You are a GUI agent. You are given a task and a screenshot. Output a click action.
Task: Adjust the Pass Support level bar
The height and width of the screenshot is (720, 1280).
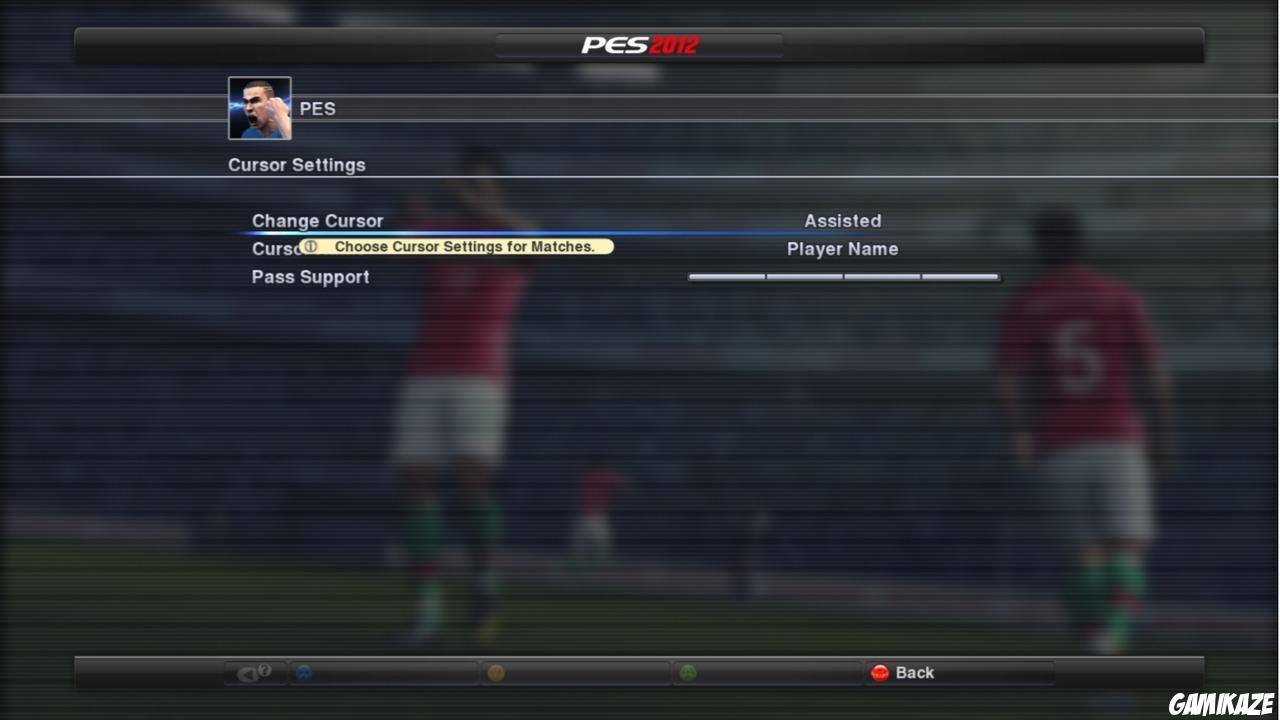coord(842,277)
